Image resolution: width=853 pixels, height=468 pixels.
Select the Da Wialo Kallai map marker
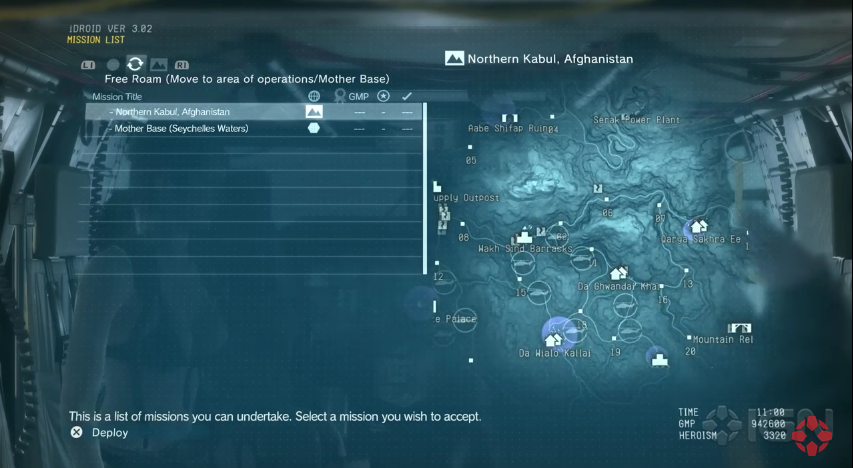tap(553, 339)
